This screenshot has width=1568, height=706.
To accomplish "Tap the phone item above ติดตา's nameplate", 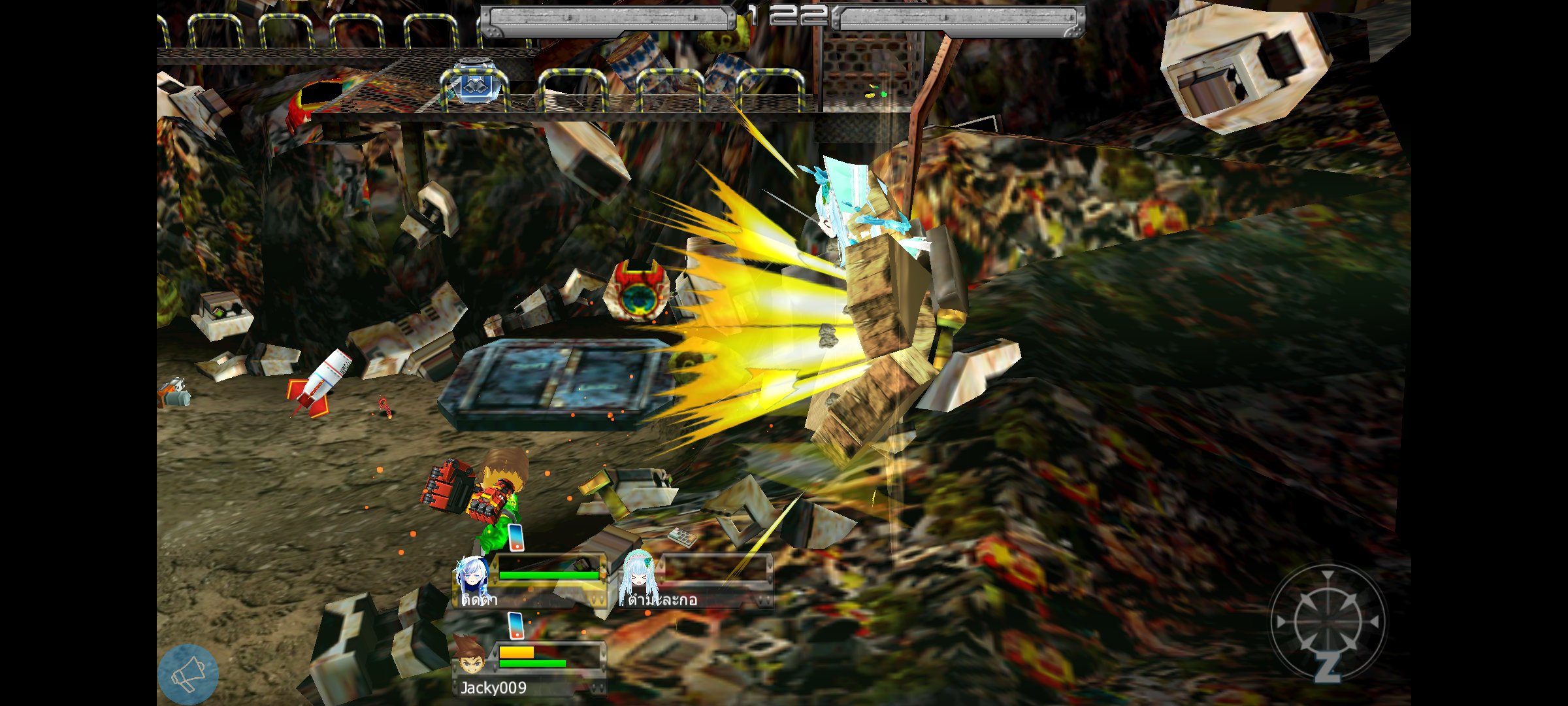I will 515,536.
